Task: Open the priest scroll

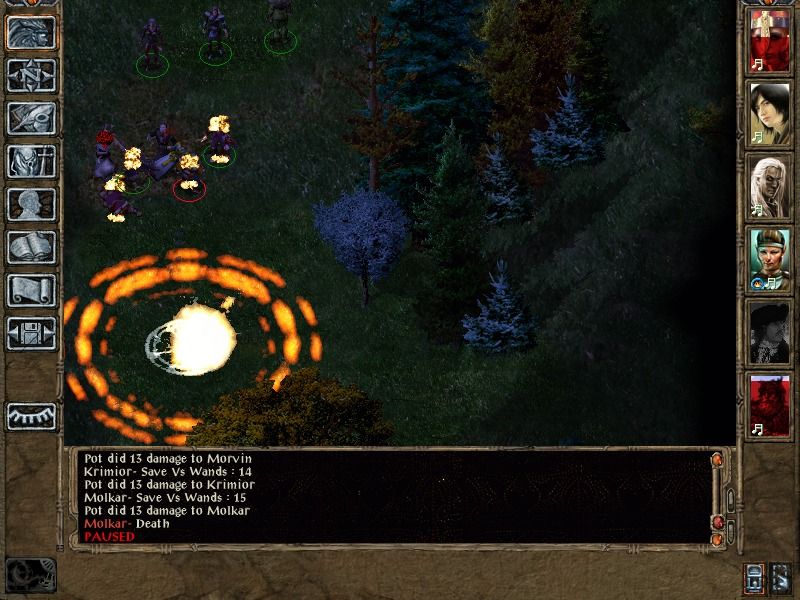Action: 31,290
